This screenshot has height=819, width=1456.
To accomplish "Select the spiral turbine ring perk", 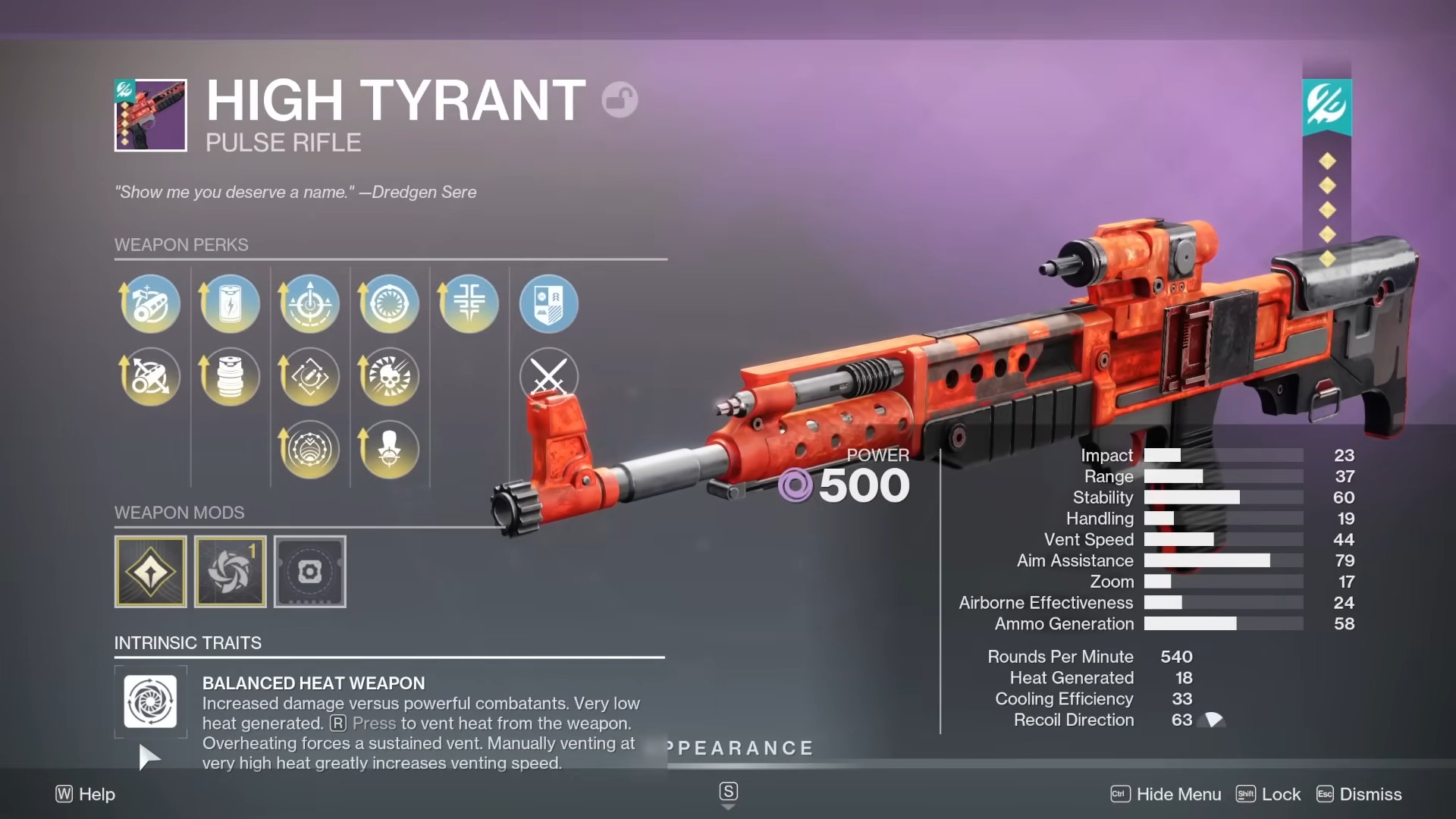I will pos(389,304).
